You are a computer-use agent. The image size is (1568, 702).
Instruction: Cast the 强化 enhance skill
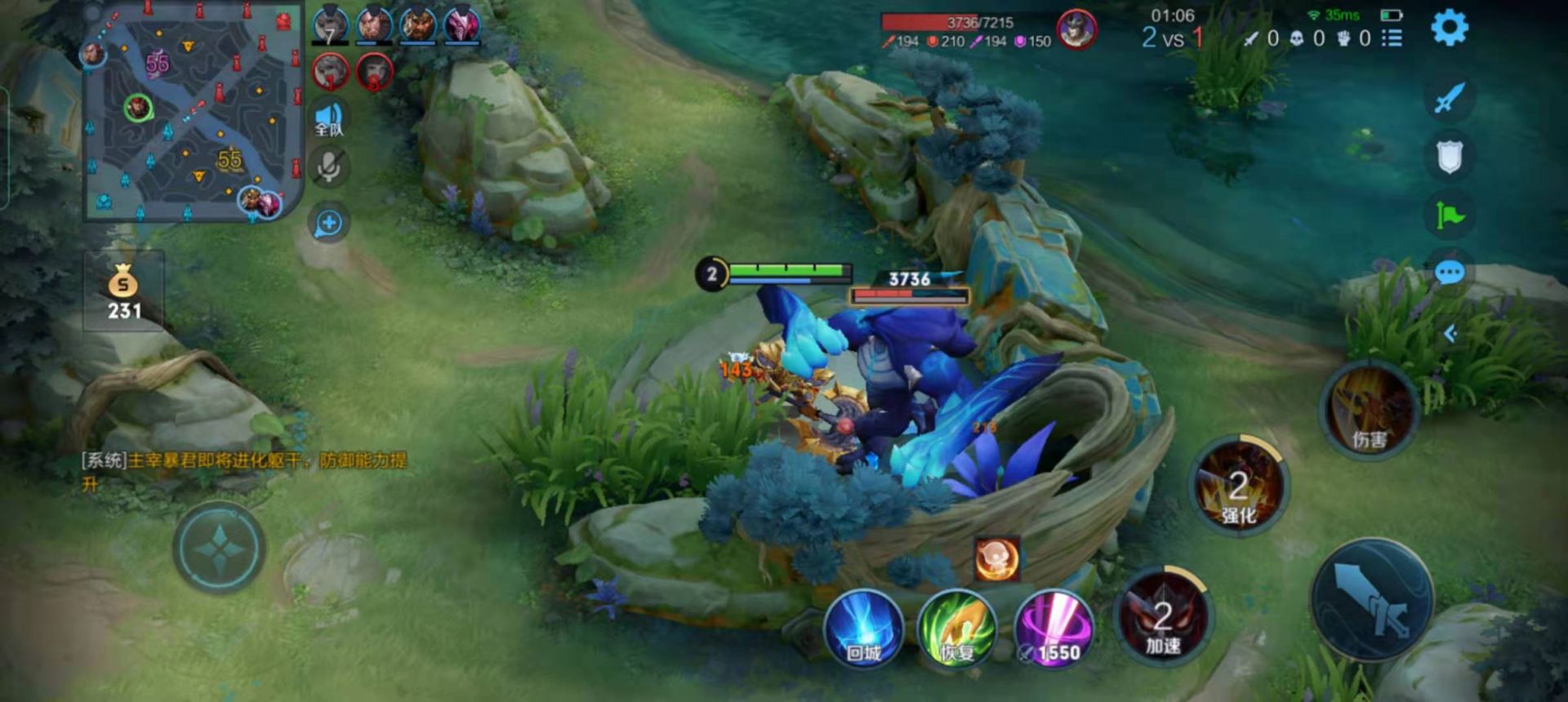point(1239,487)
